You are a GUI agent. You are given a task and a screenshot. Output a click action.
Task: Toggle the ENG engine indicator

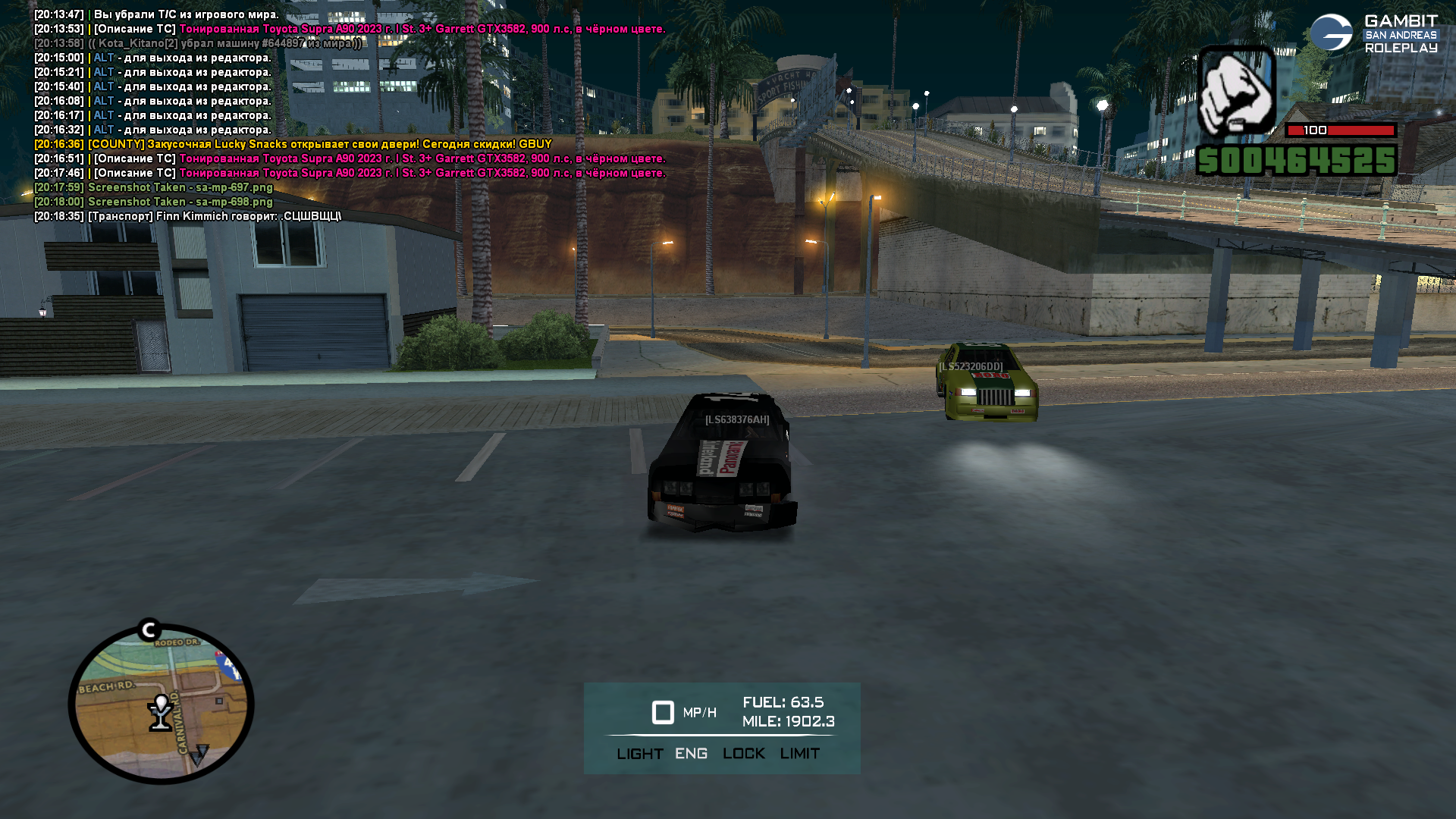click(x=691, y=754)
